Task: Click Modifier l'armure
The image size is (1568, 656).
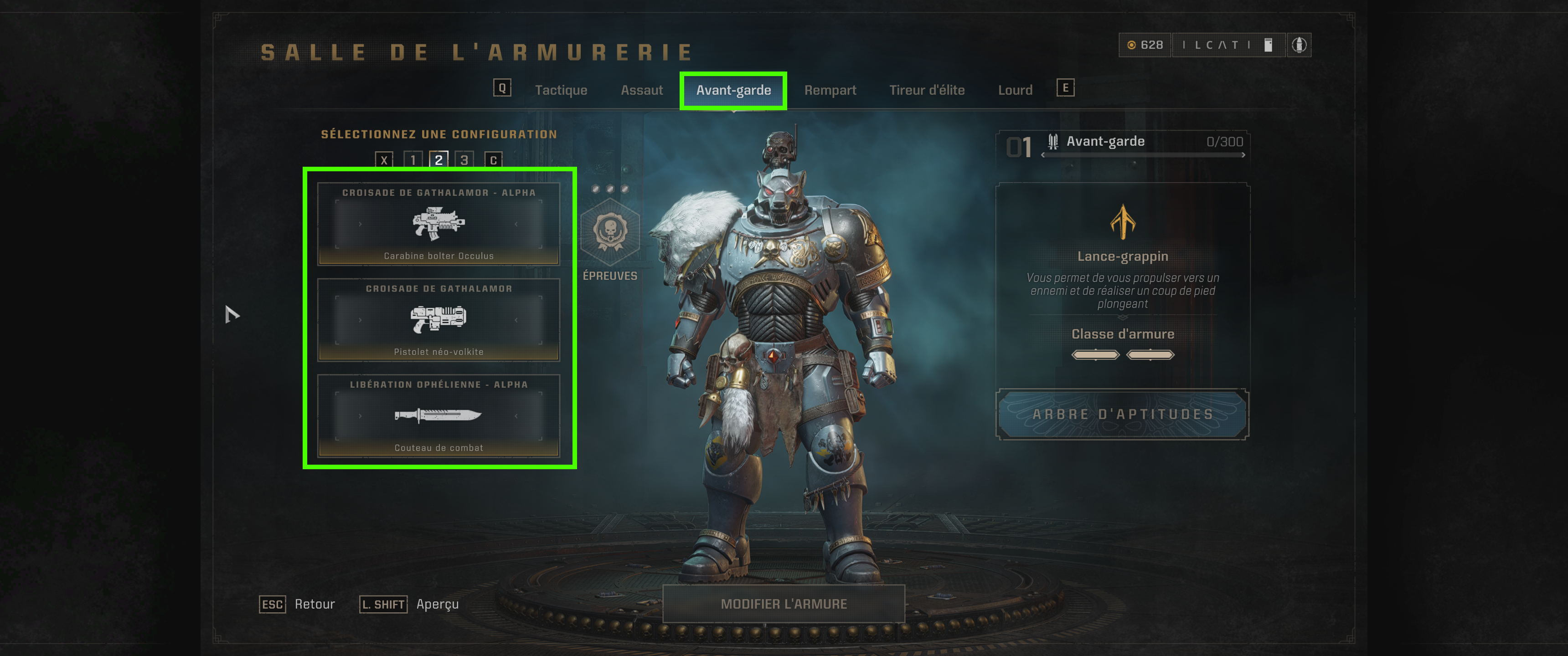Action: [784, 604]
